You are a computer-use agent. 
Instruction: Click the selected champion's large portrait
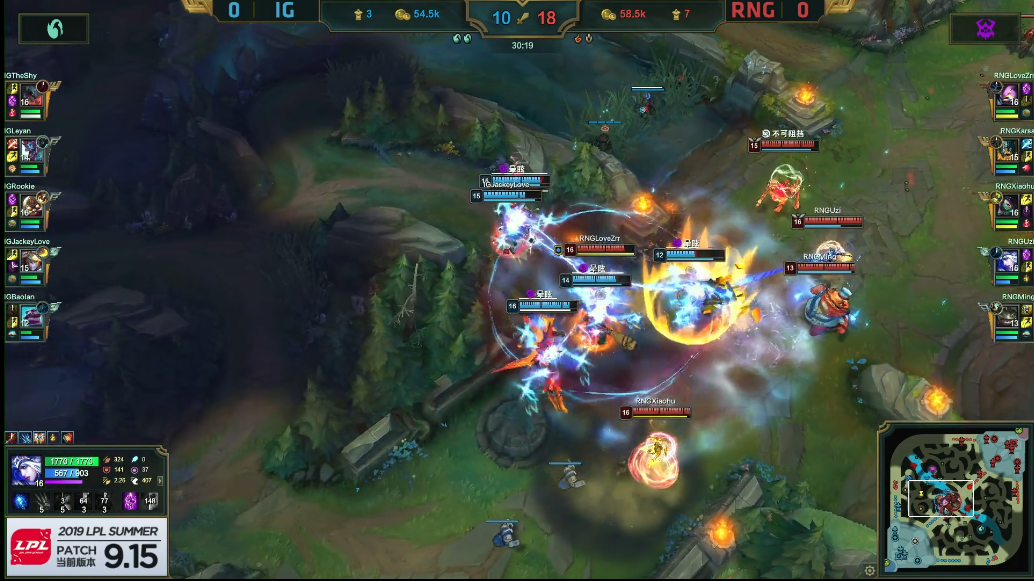pos(26,469)
